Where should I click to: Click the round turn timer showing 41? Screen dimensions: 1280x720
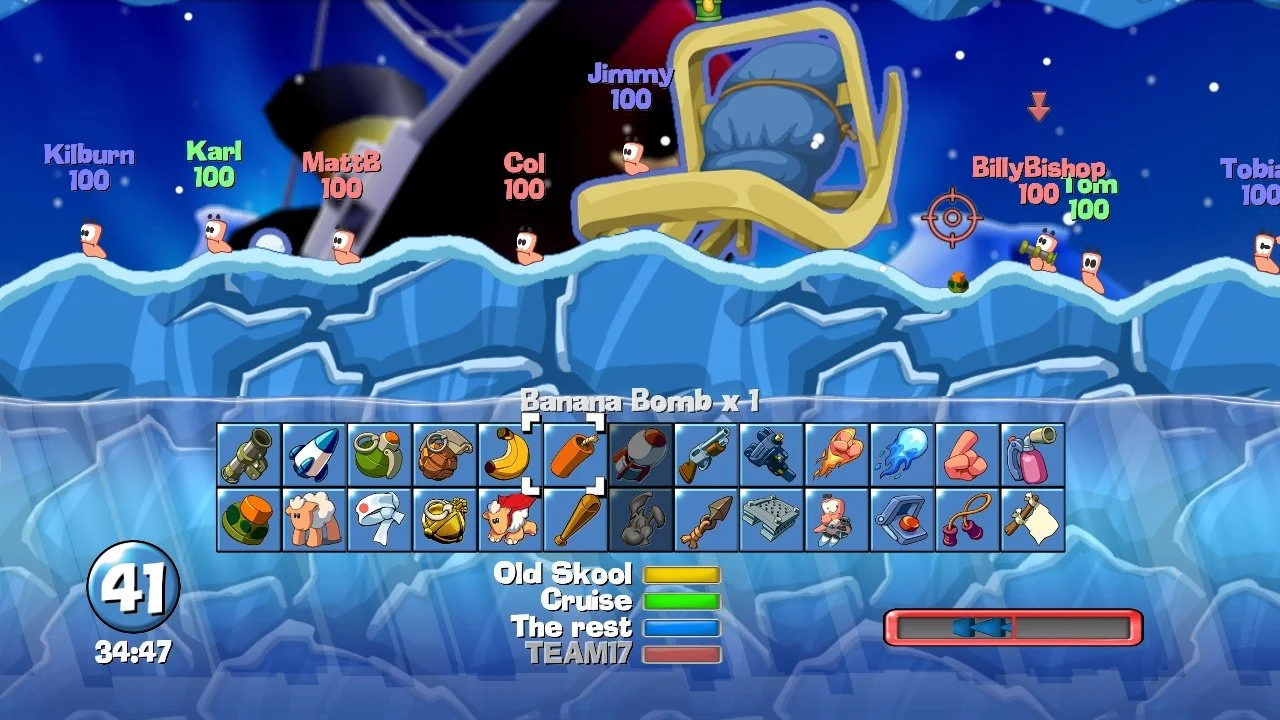(x=138, y=590)
